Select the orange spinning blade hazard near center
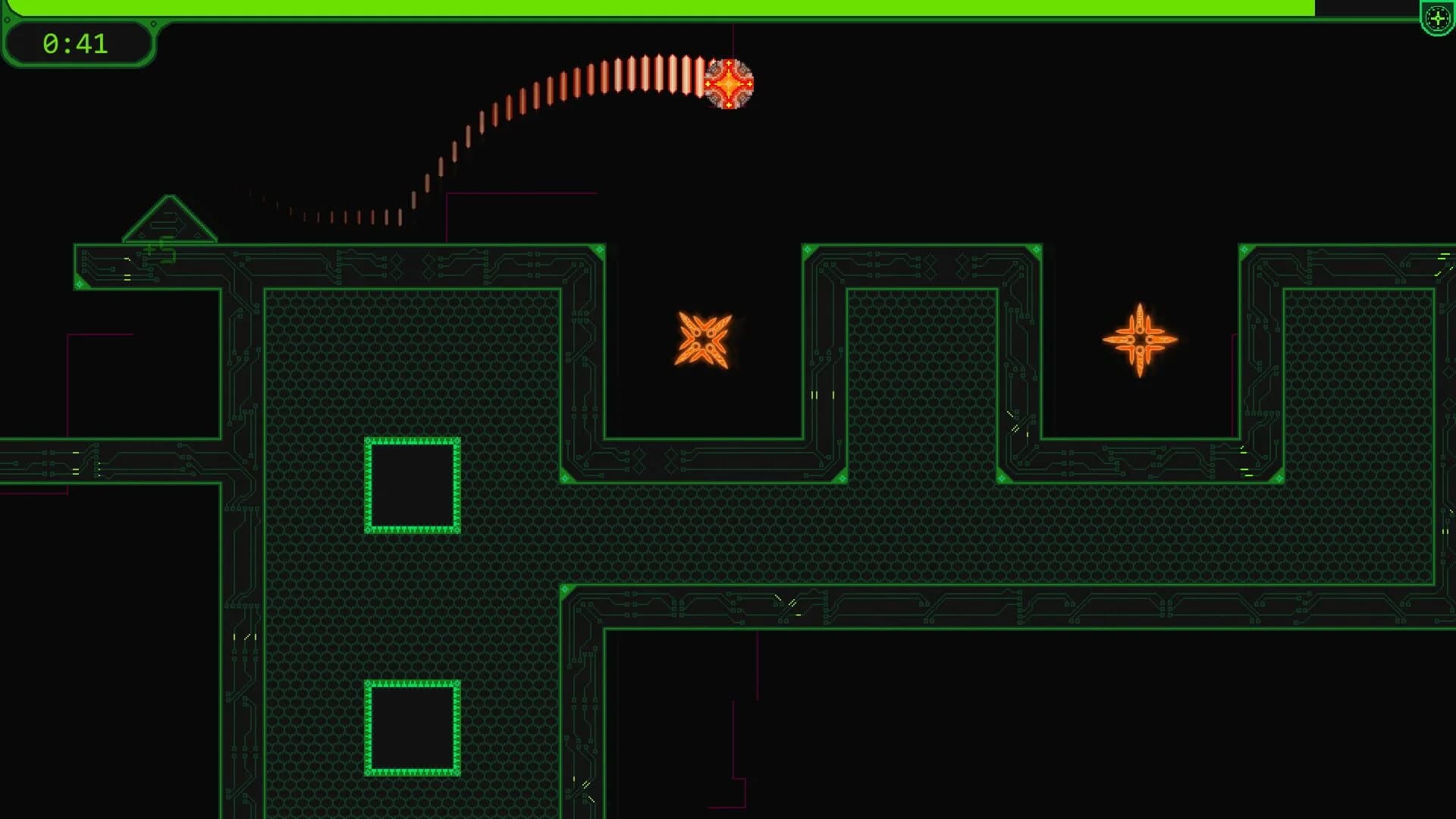This screenshot has width=1456, height=819. click(702, 340)
